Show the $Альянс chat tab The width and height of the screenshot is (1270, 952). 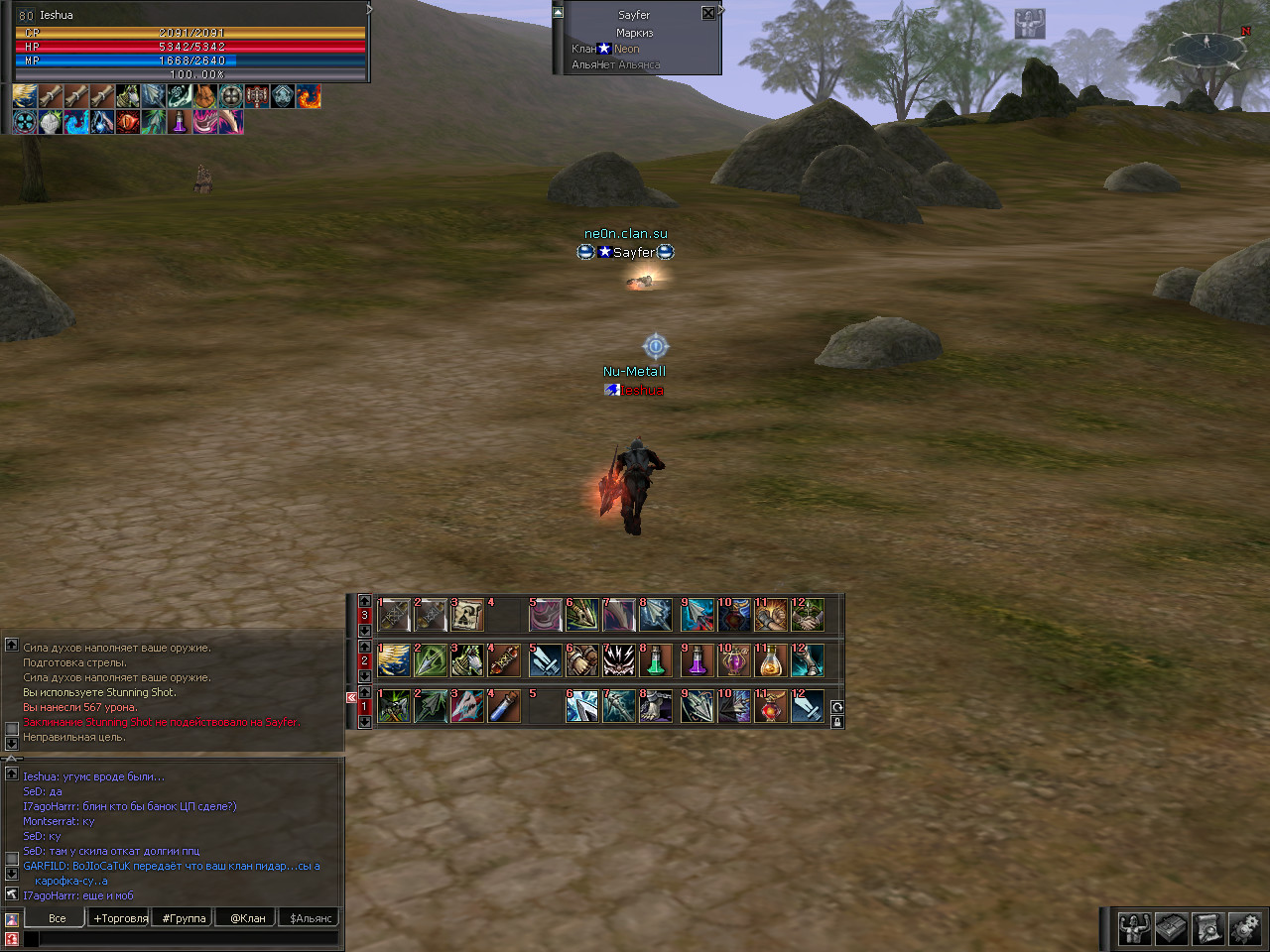point(311,918)
